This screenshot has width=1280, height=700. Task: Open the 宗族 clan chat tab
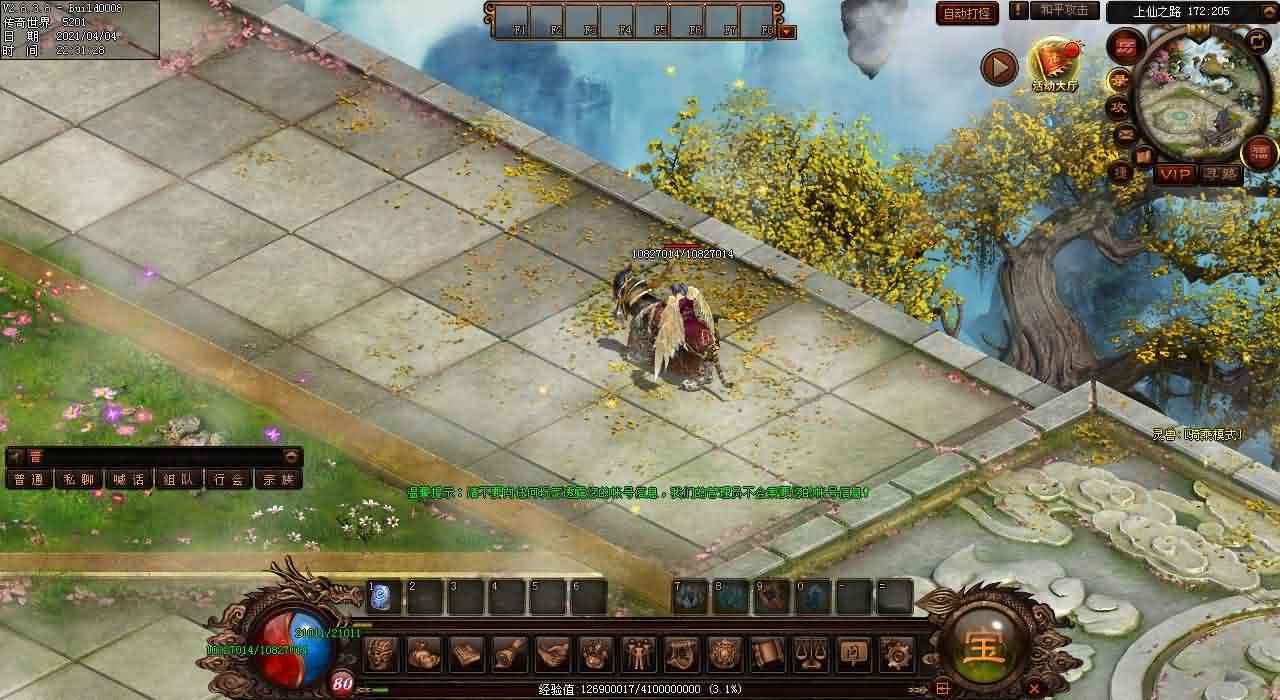[x=279, y=479]
